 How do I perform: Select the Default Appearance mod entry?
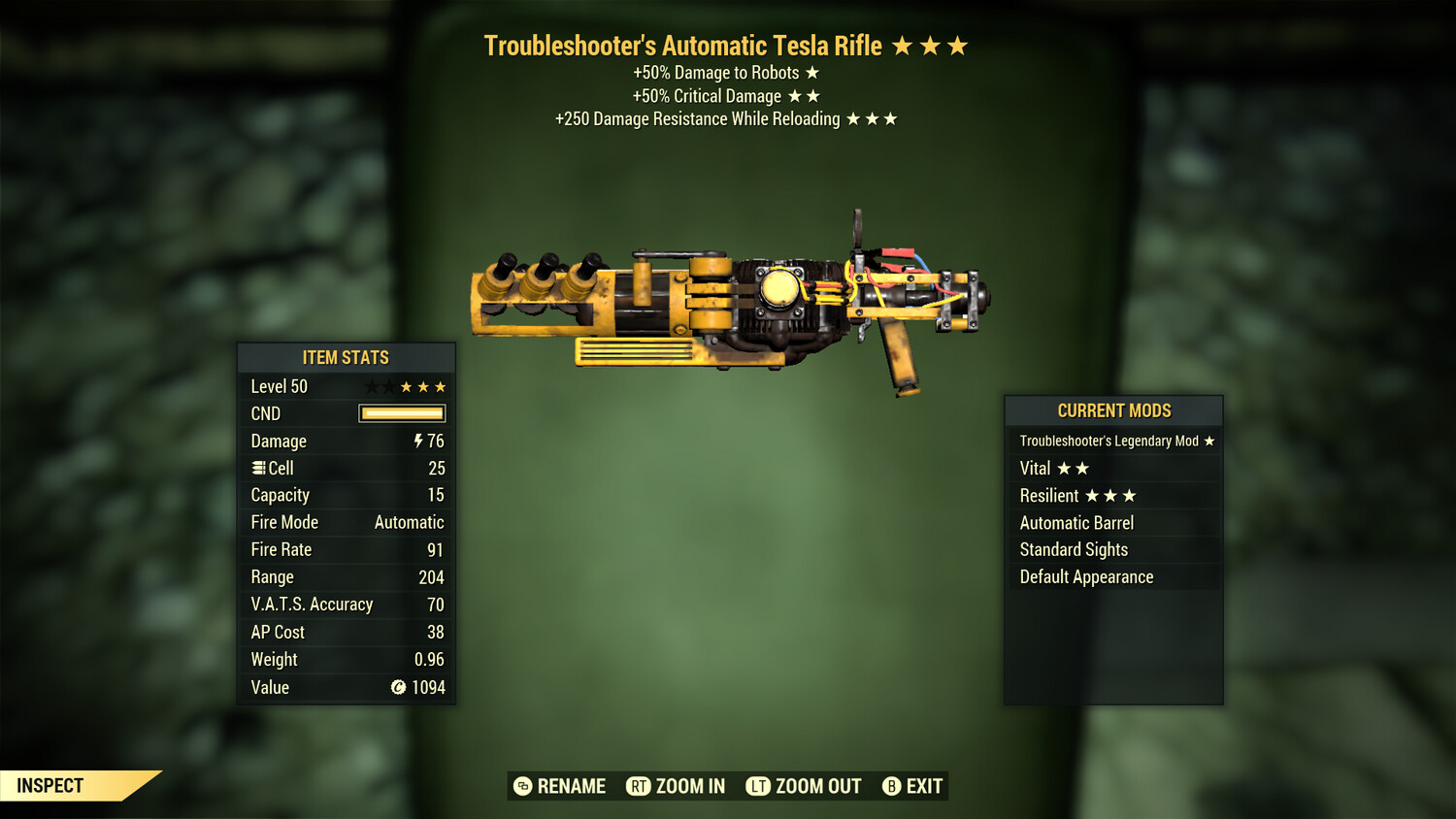[1085, 576]
